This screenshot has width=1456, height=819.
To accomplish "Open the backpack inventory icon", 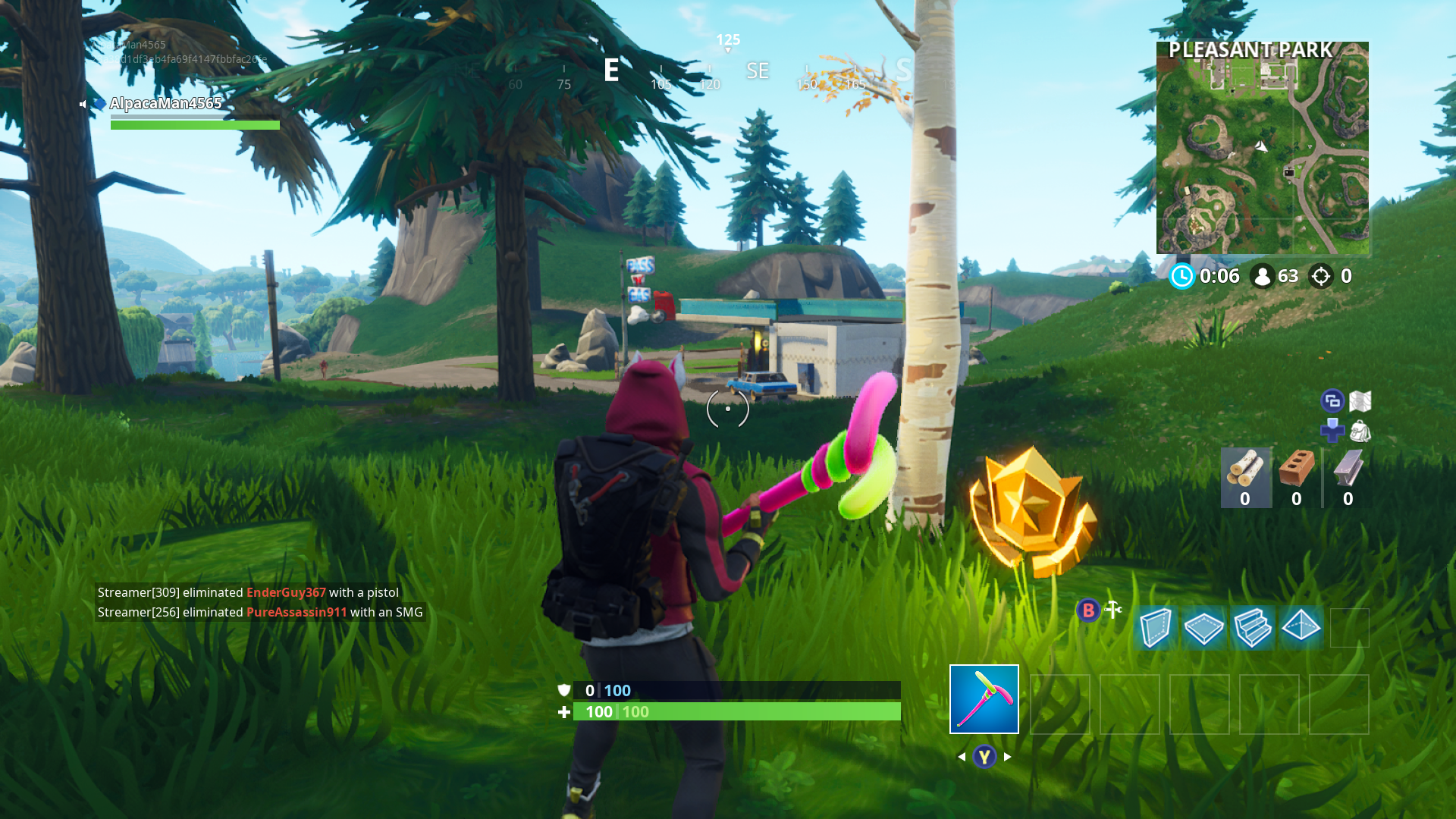I will pos(1362,432).
